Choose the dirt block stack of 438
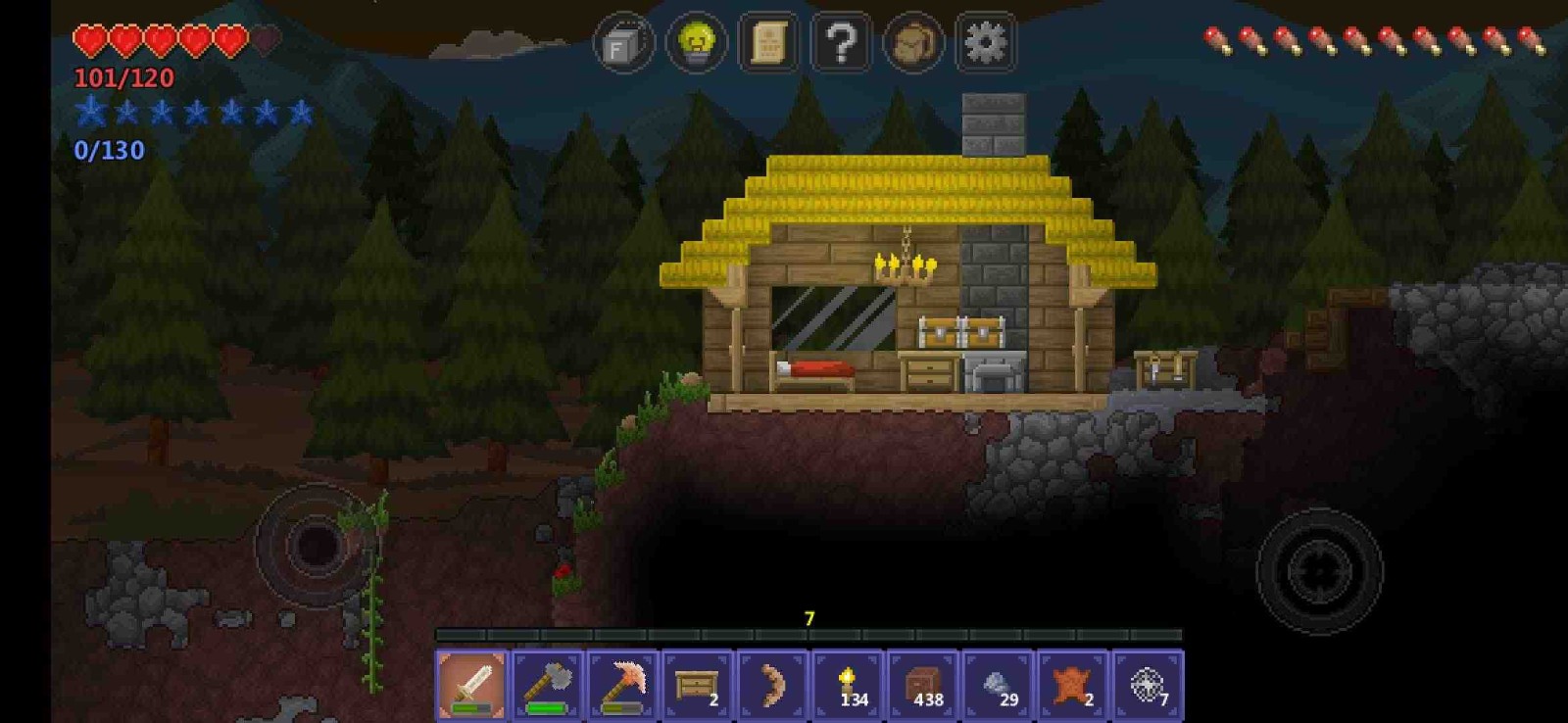 tap(923, 685)
